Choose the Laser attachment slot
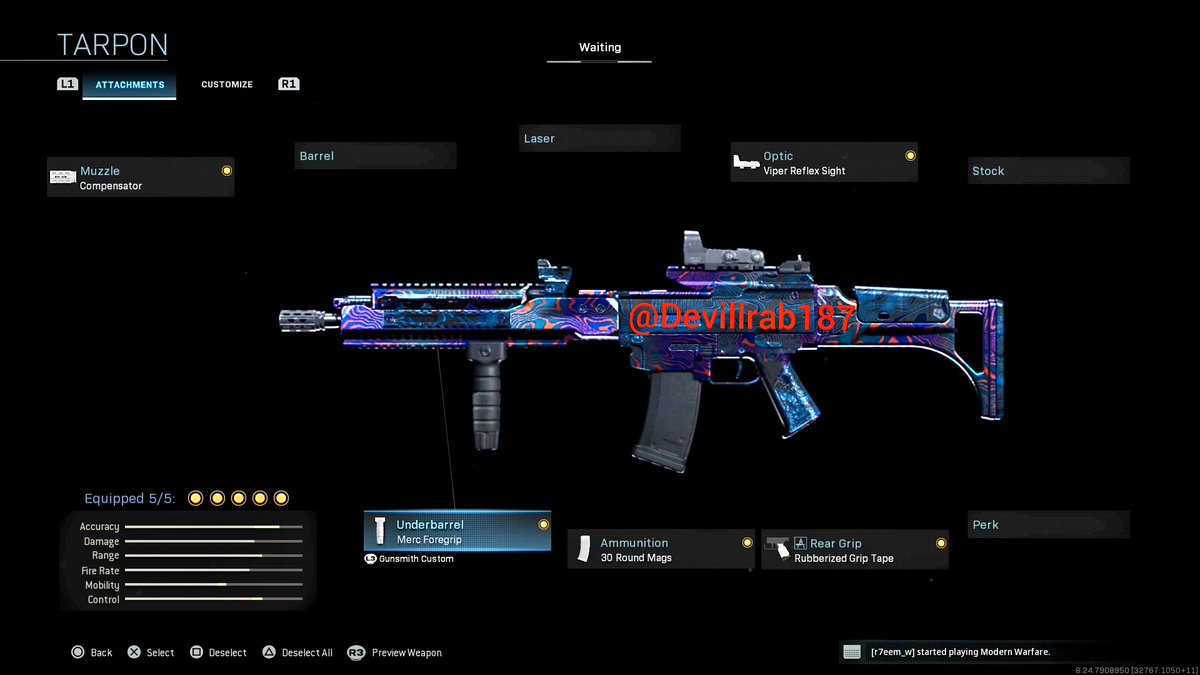Viewport: 1200px width, 675px height. pyautogui.click(x=600, y=139)
